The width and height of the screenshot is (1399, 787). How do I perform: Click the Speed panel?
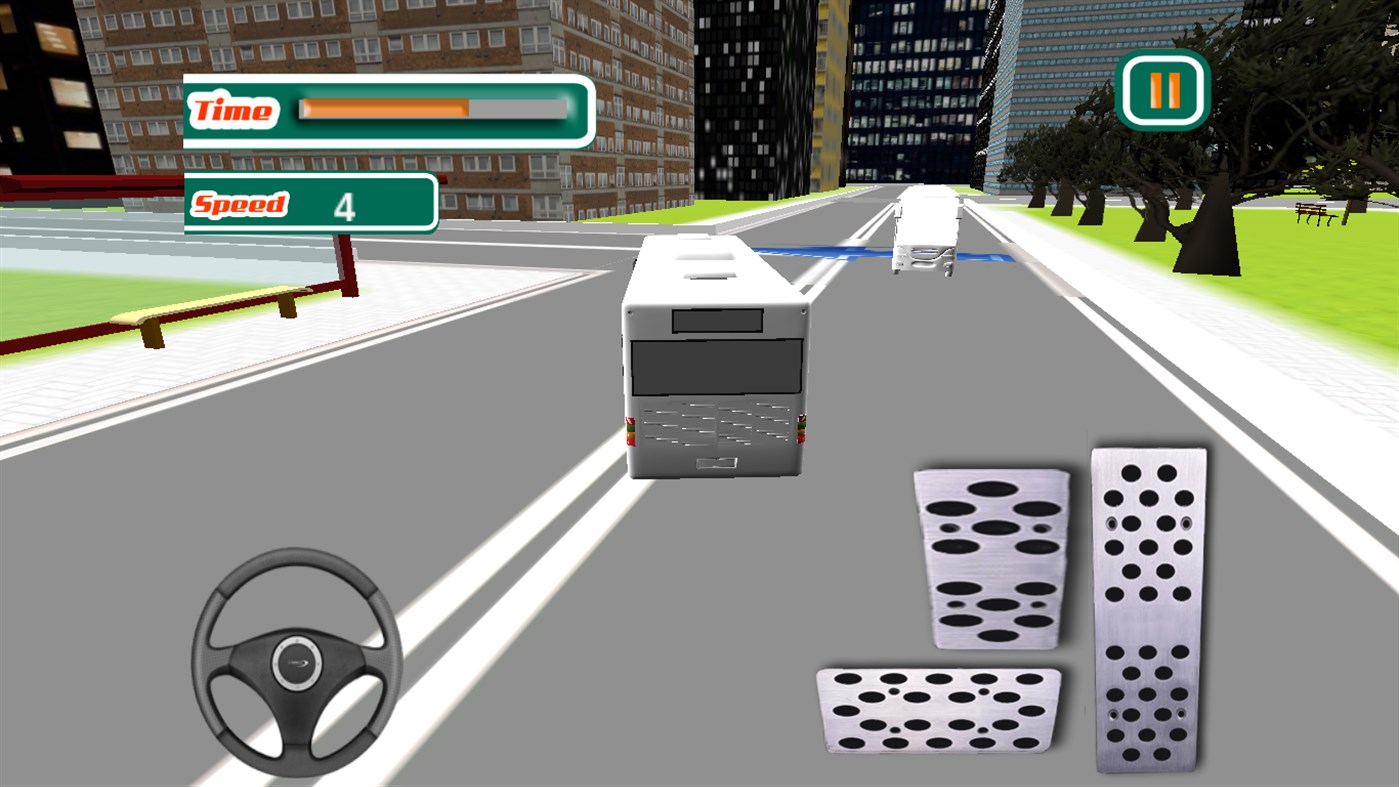310,204
